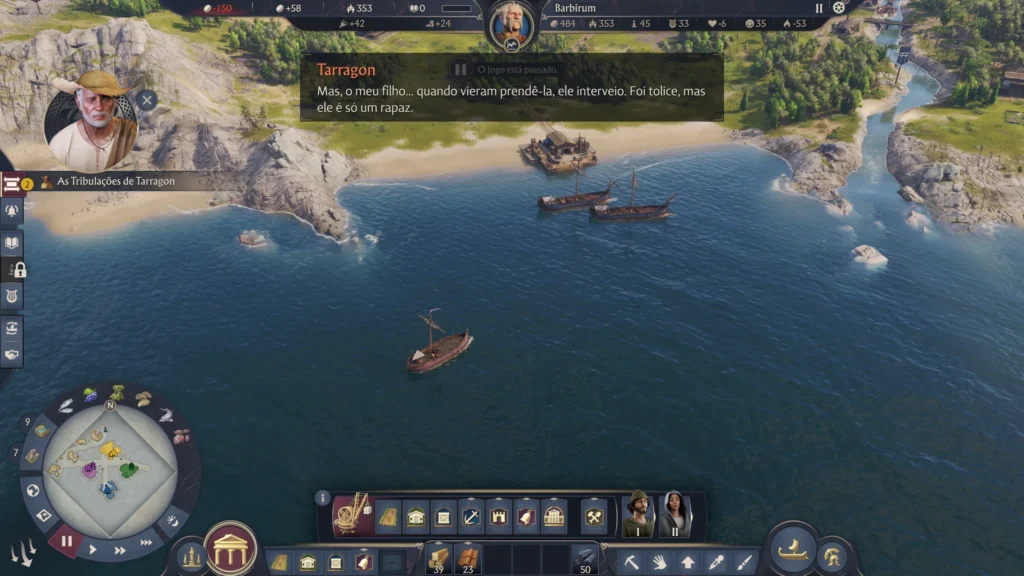Choose the tier I bearded citizen portrait
Image resolution: width=1024 pixels, height=576 pixels.
pos(636,514)
